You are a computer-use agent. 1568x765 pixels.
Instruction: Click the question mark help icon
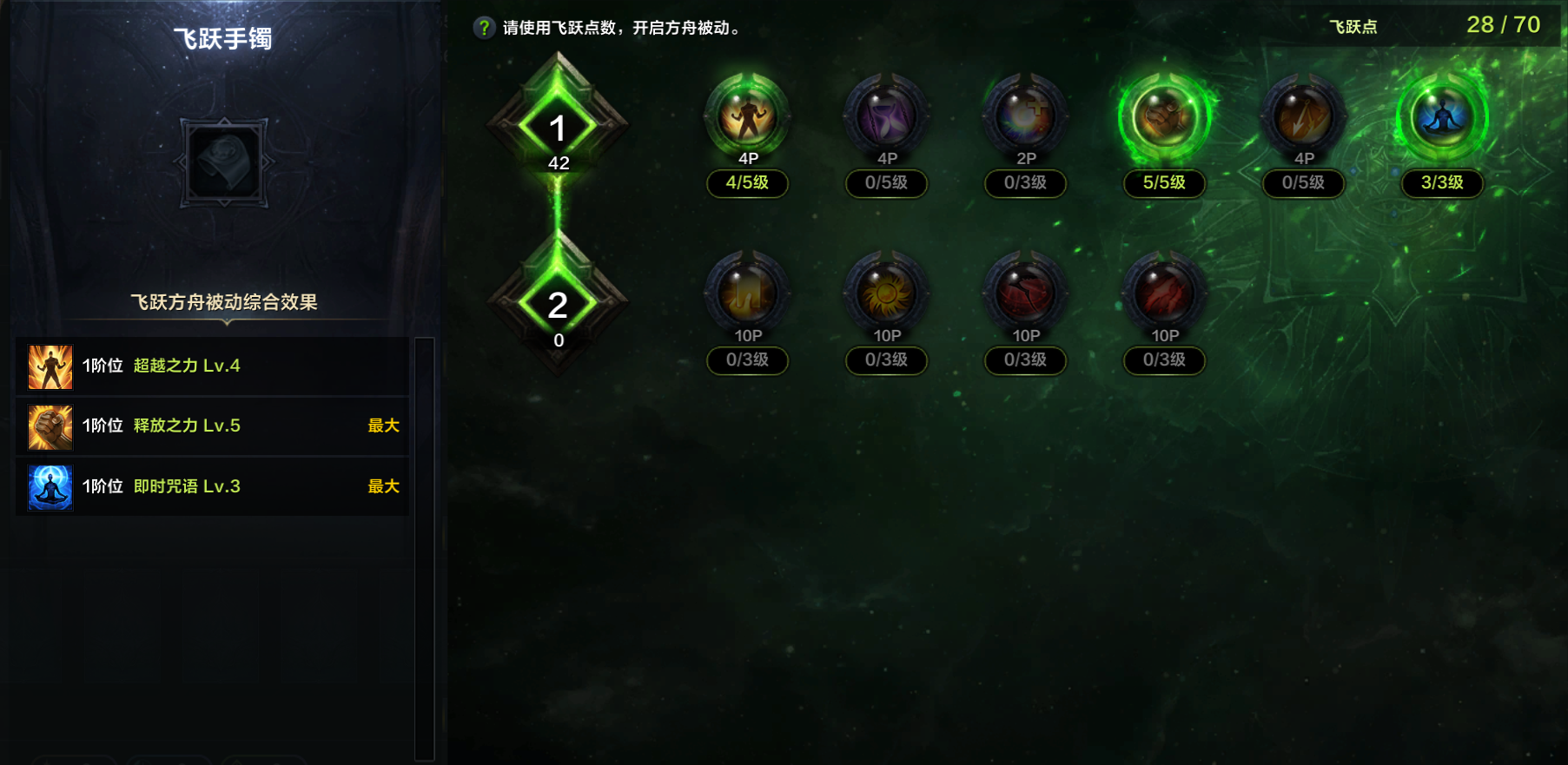pos(484,28)
